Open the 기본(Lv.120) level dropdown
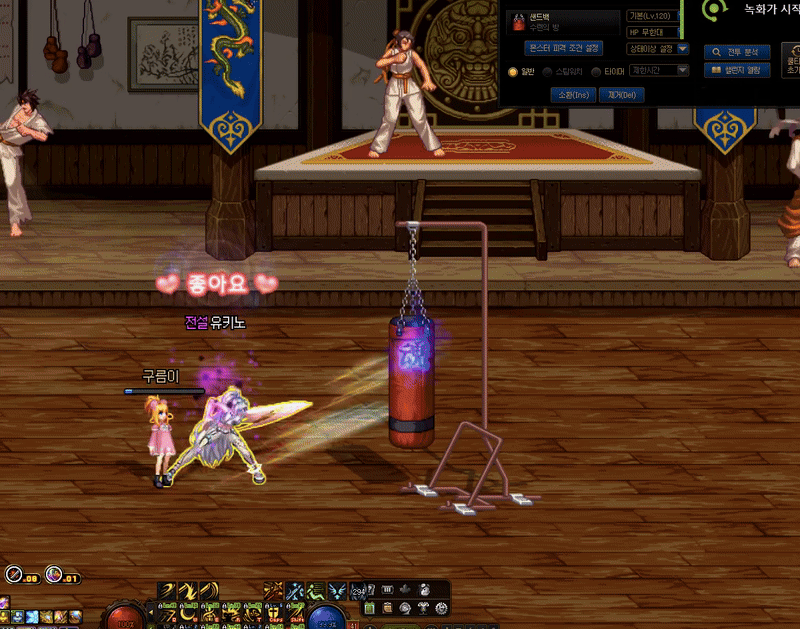This screenshot has height=629, width=800. [x=657, y=16]
